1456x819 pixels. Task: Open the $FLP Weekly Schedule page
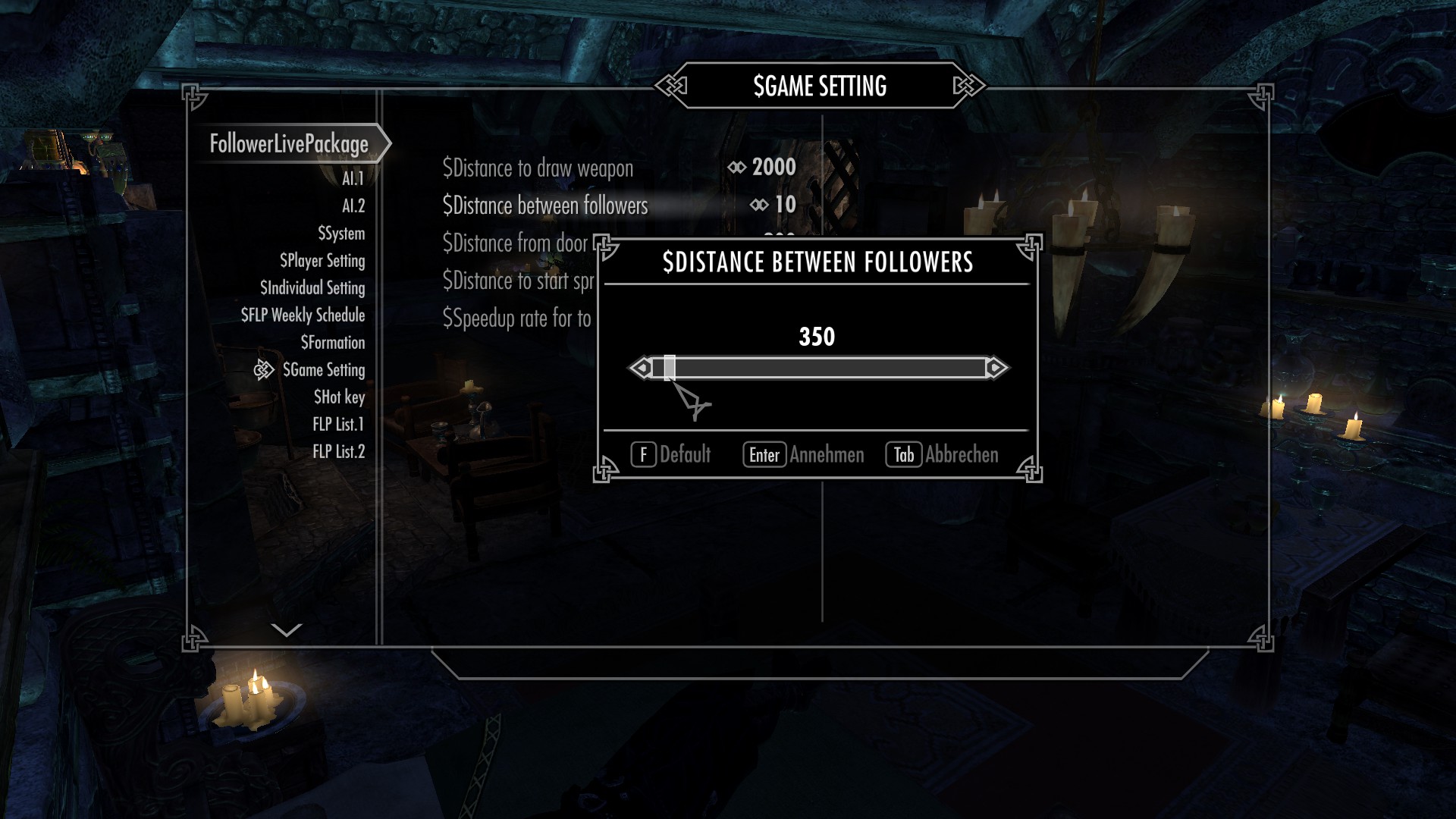[303, 315]
